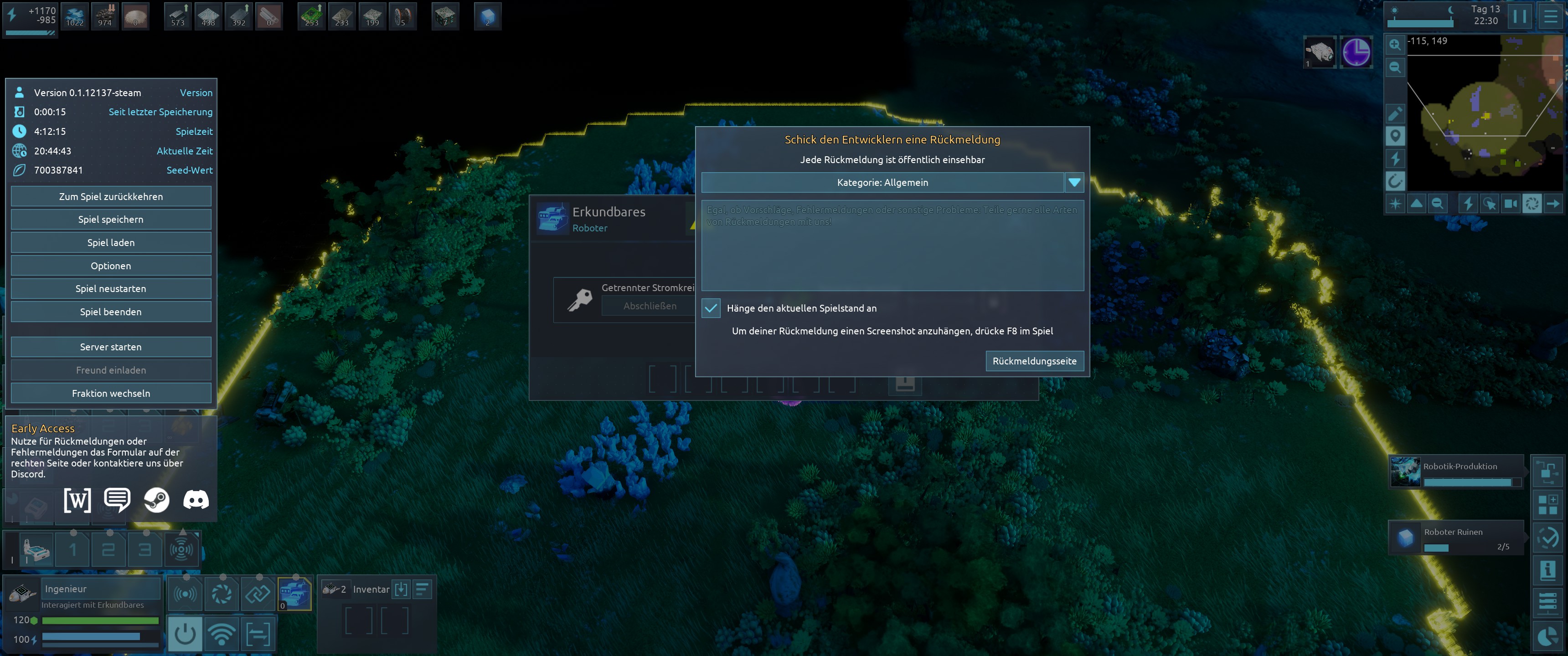The image size is (1568, 656).
Task: Return to the game via 'Zum Spiel zurückkehren'
Action: pos(111,196)
